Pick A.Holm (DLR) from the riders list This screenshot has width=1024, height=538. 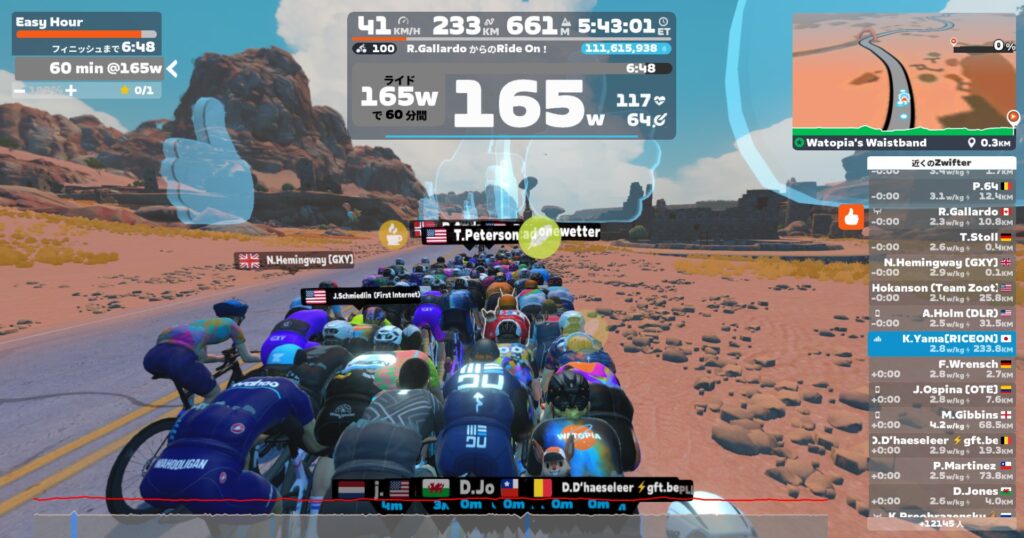click(941, 318)
